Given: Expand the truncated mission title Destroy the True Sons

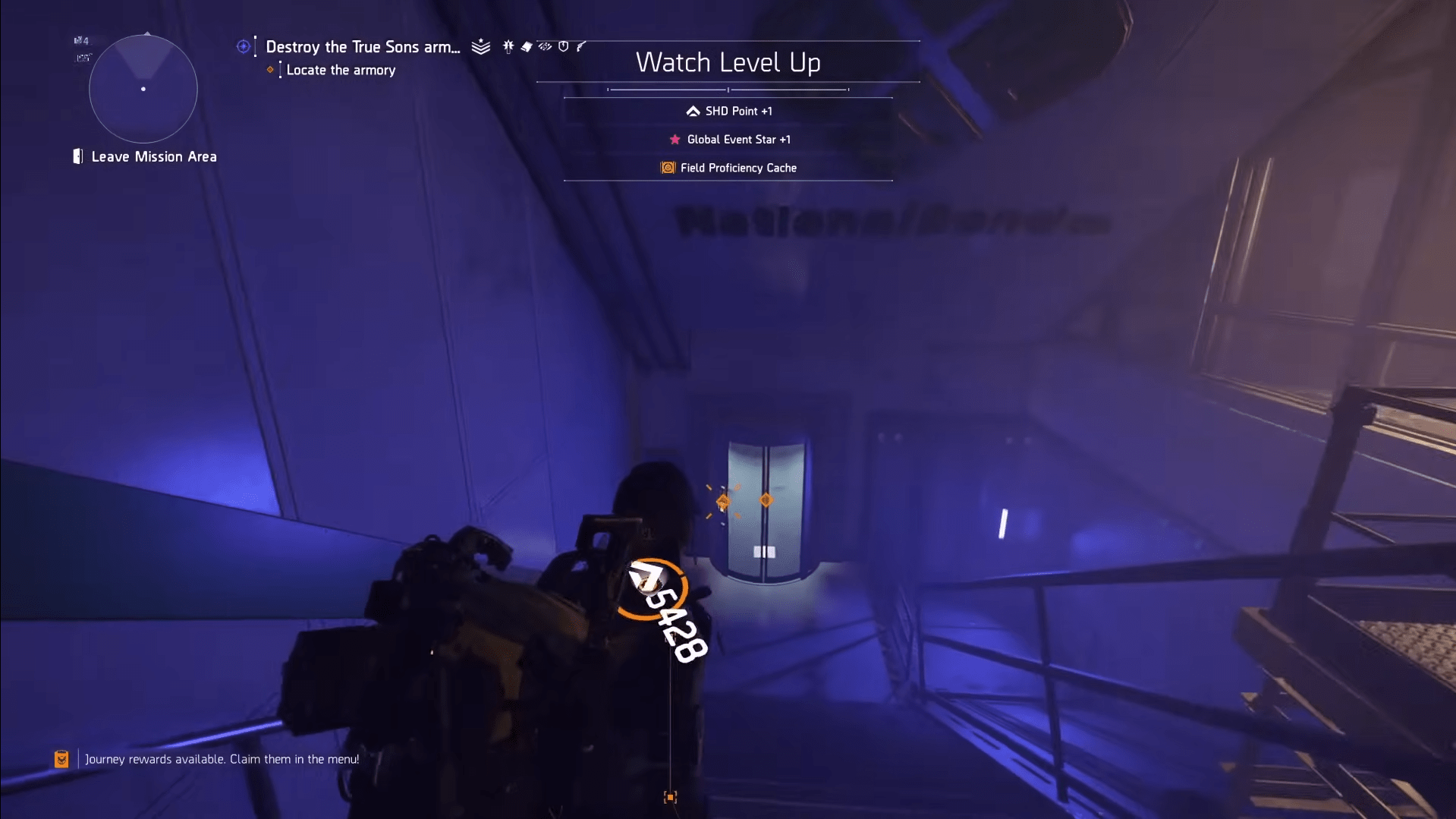Looking at the screenshot, I should tap(362, 46).
